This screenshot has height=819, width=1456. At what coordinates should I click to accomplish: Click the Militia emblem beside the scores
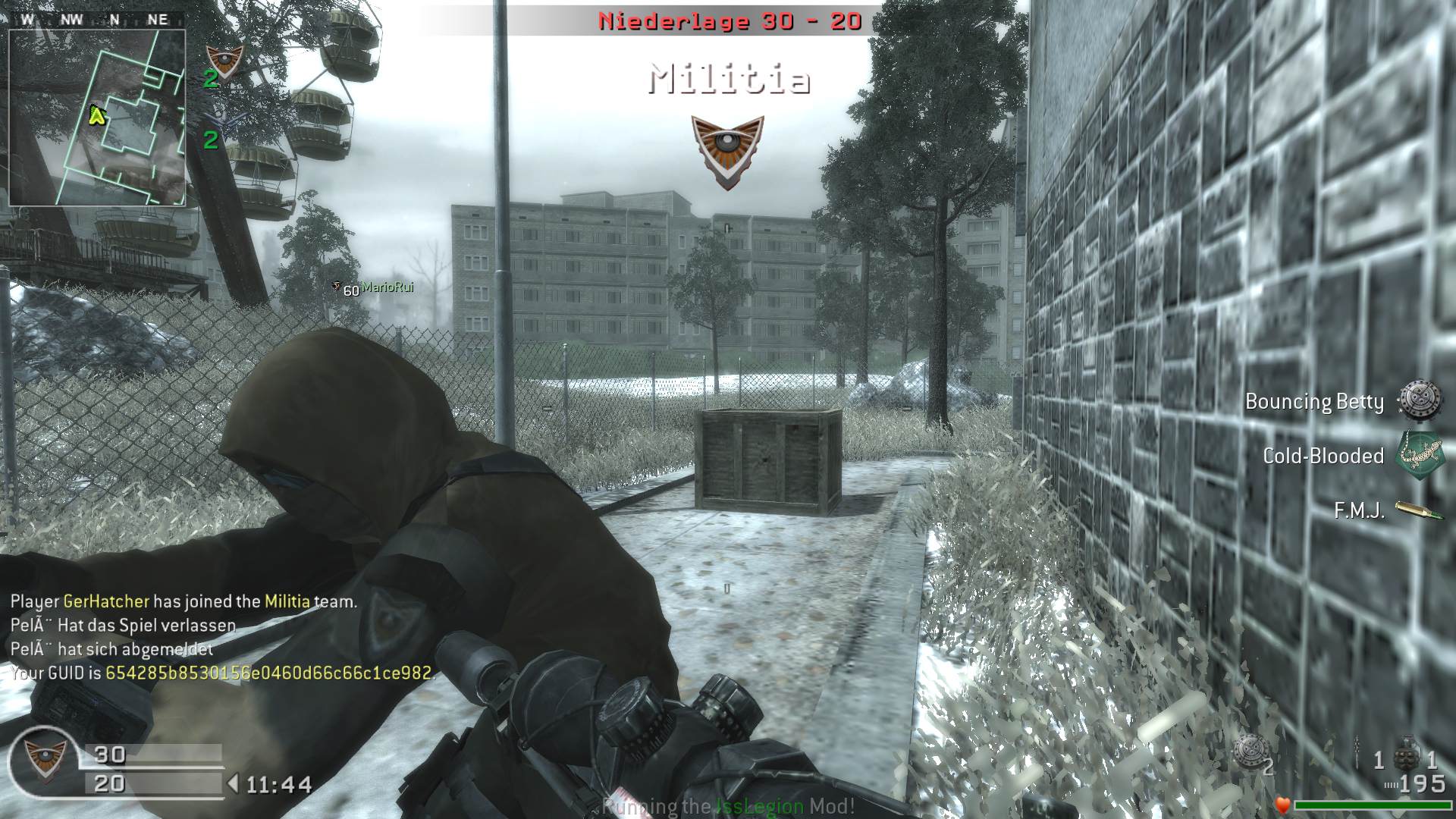tap(43, 761)
